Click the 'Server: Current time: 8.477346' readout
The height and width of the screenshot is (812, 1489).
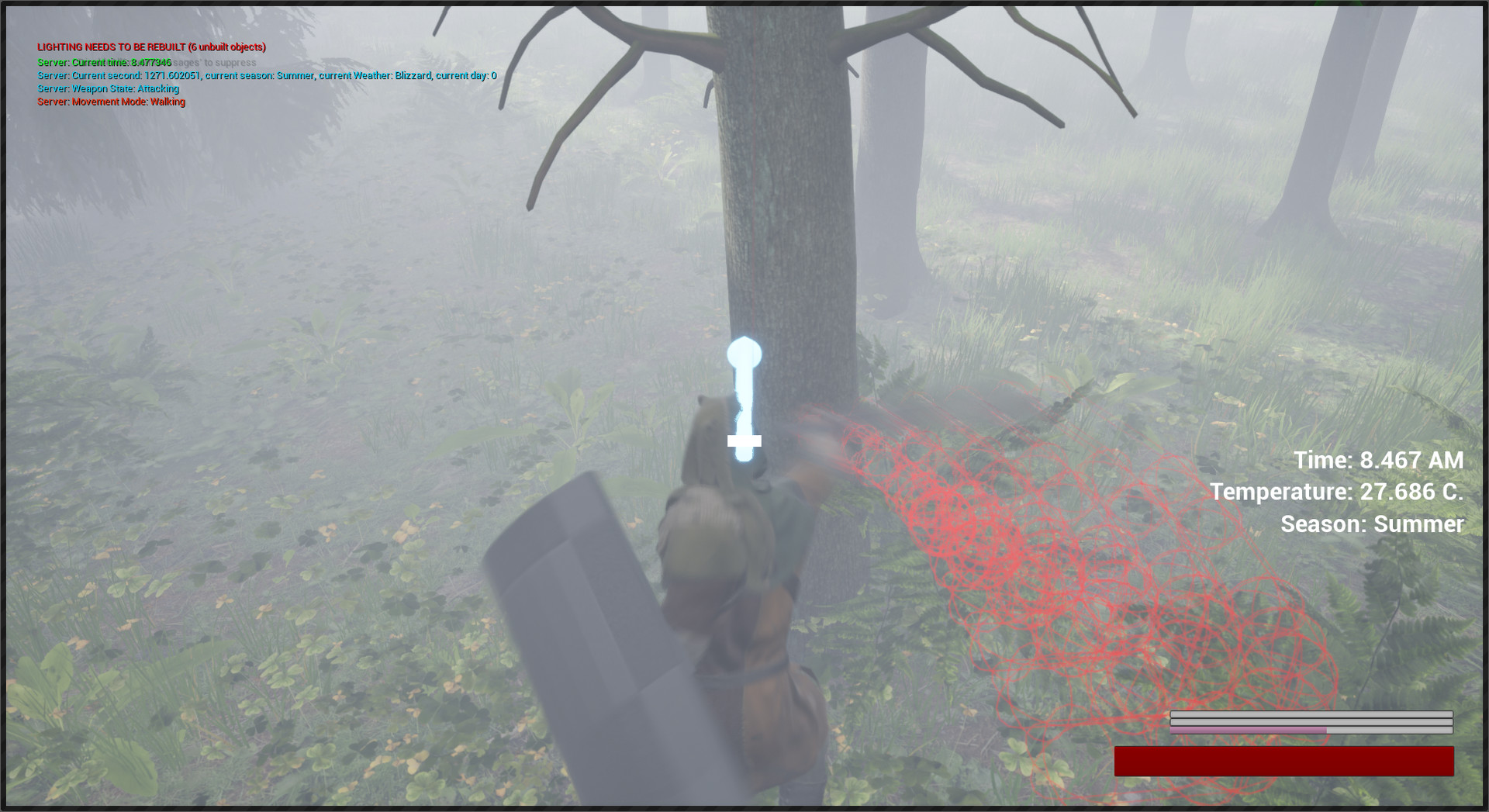(104, 62)
